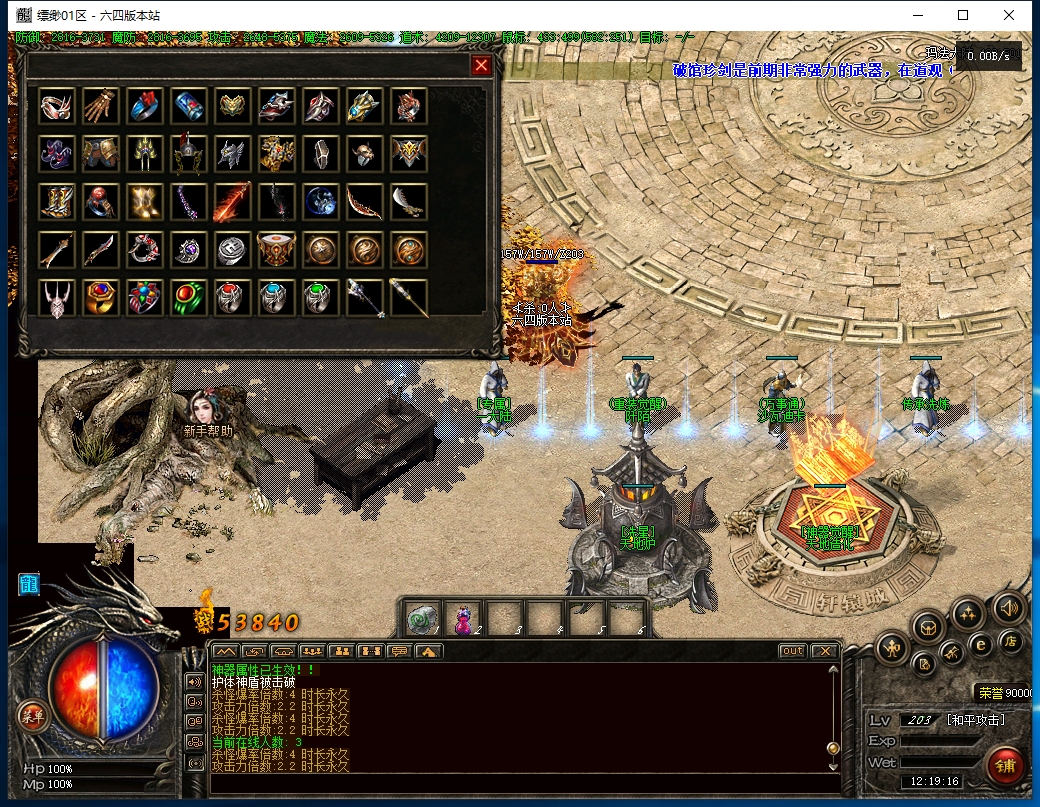Open the speech bubble chat channel tab
The height and width of the screenshot is (807, 1040).
(399, 651)
